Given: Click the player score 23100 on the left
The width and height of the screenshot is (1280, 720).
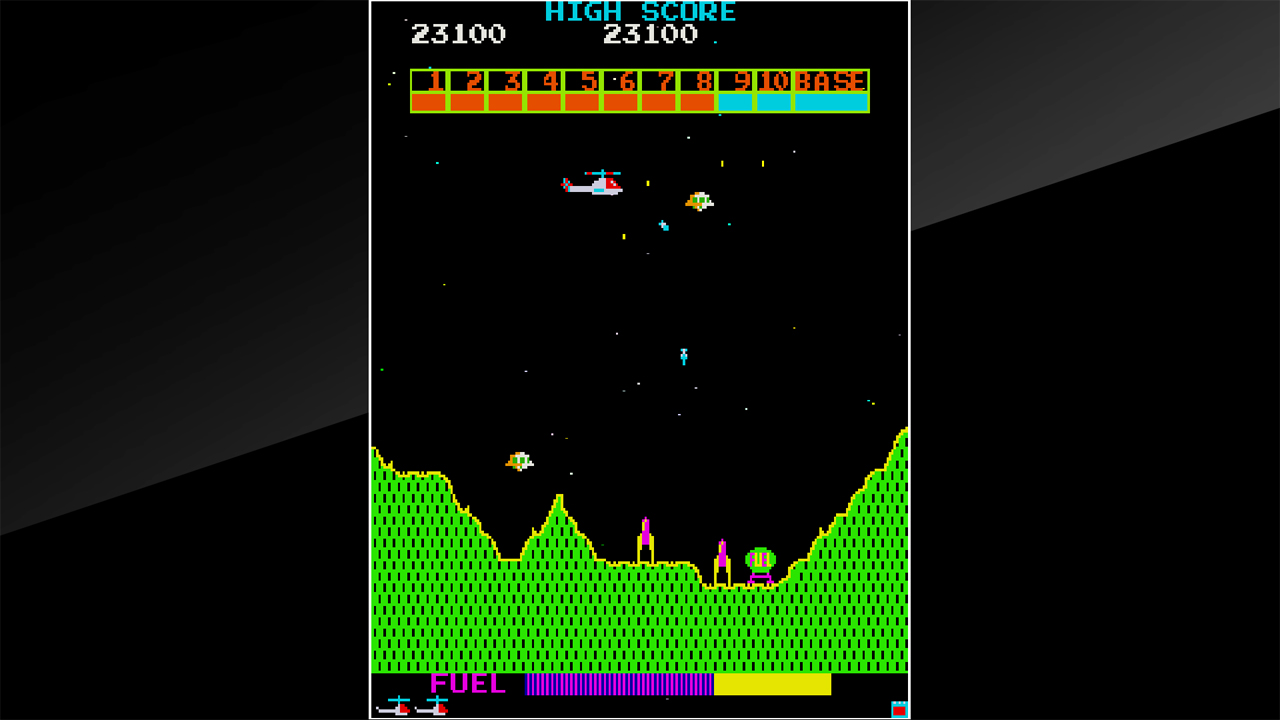Looking at the screenshot, I should point(456,35).
